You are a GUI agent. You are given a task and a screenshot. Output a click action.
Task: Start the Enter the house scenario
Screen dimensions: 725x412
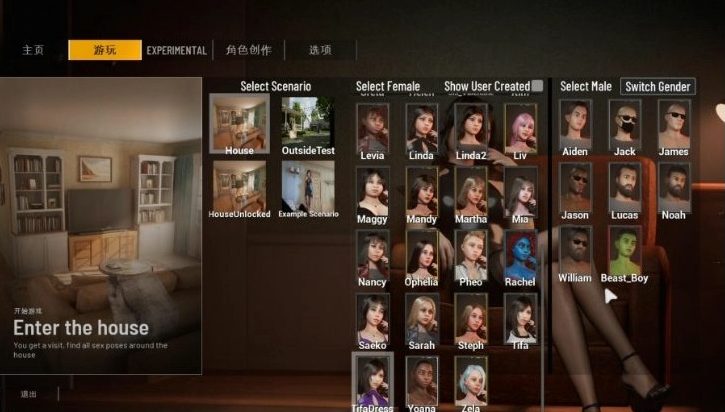(101, 225)
